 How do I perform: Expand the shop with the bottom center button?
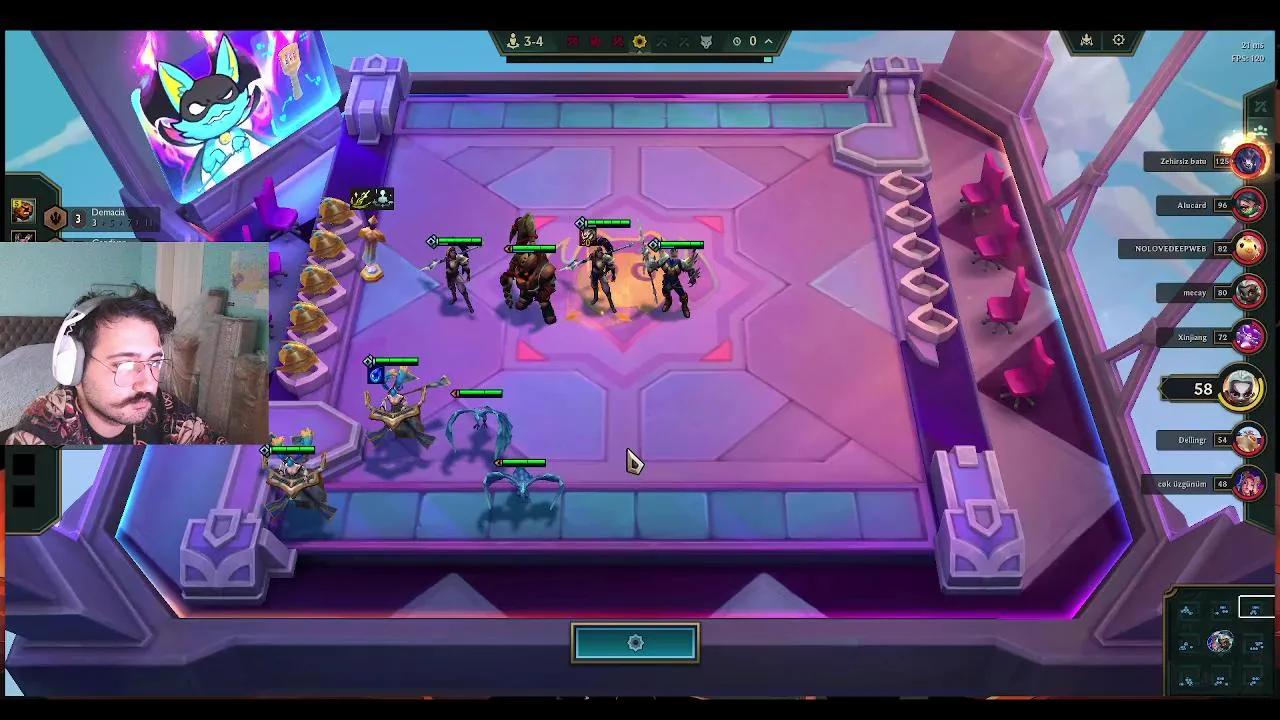point(637,642)
